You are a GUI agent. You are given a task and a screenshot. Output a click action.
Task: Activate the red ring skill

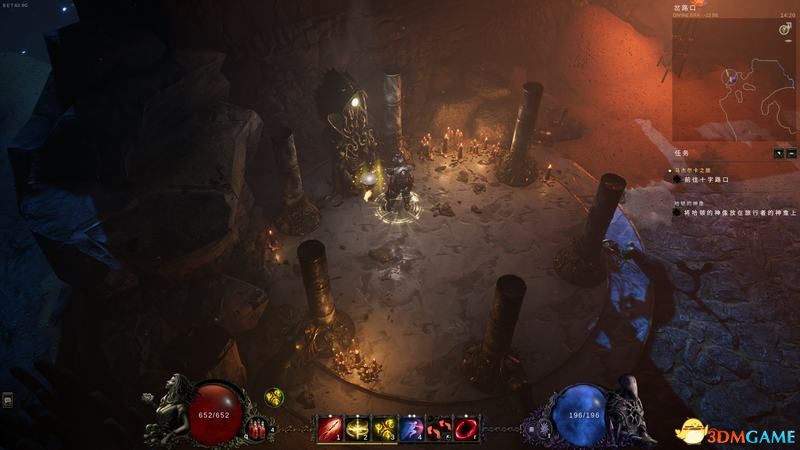465,429
